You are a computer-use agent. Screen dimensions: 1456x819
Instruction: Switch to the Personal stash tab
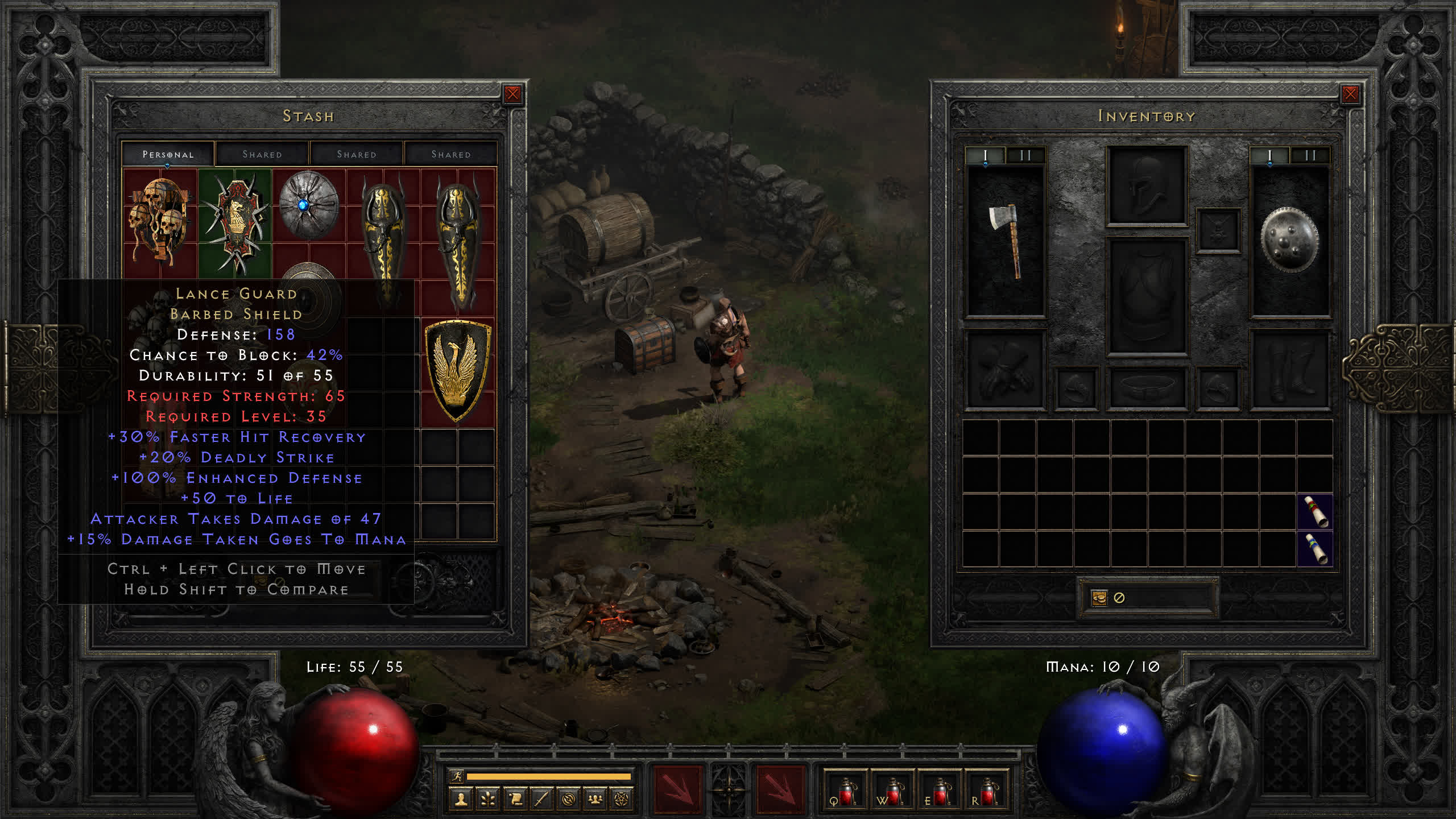pos(168,154)
